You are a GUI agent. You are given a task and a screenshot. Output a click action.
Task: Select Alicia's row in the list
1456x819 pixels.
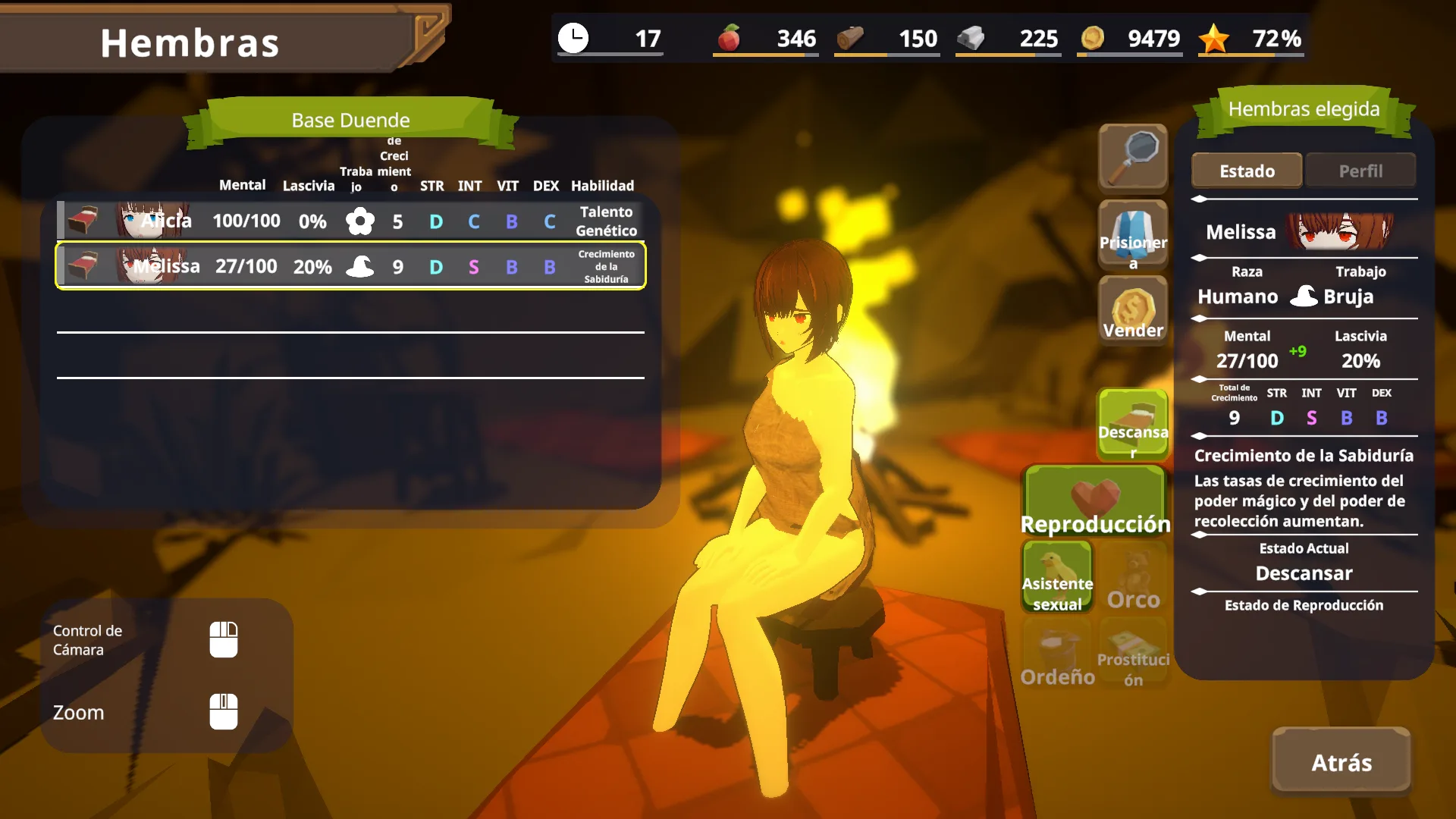coord(350,221)
